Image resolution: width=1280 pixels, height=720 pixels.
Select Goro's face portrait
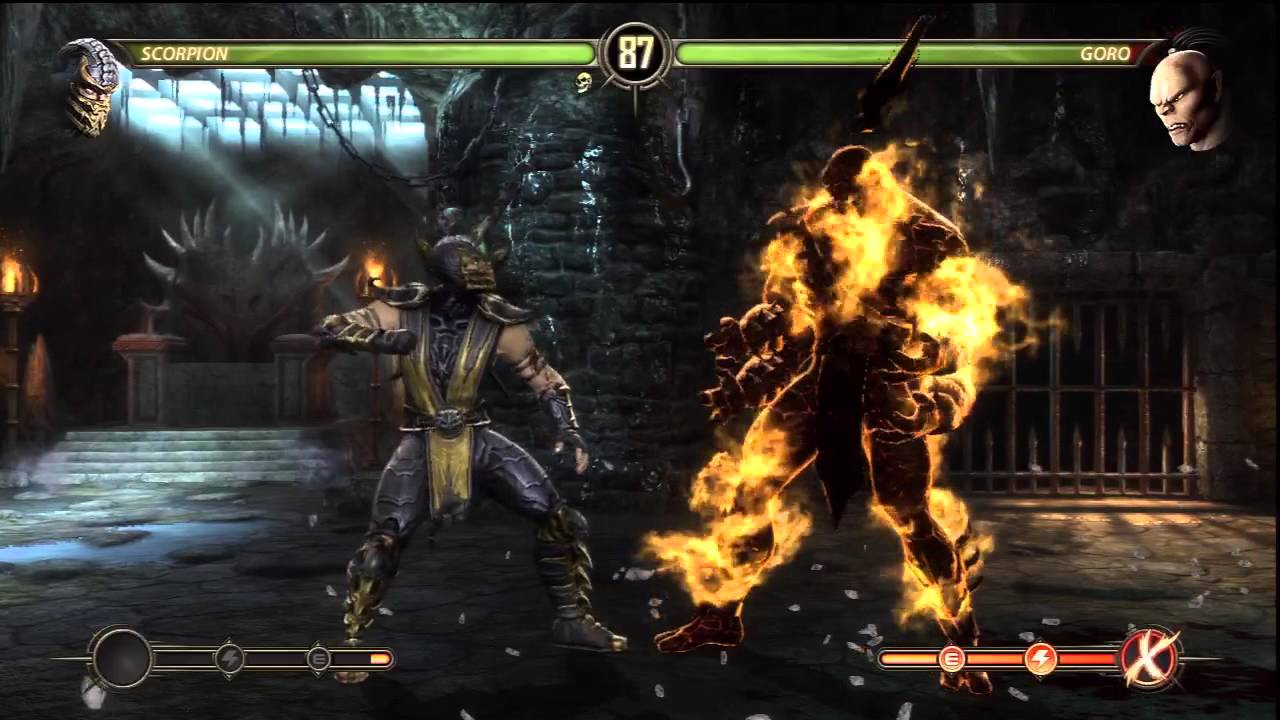click(x=1190, y=90)
